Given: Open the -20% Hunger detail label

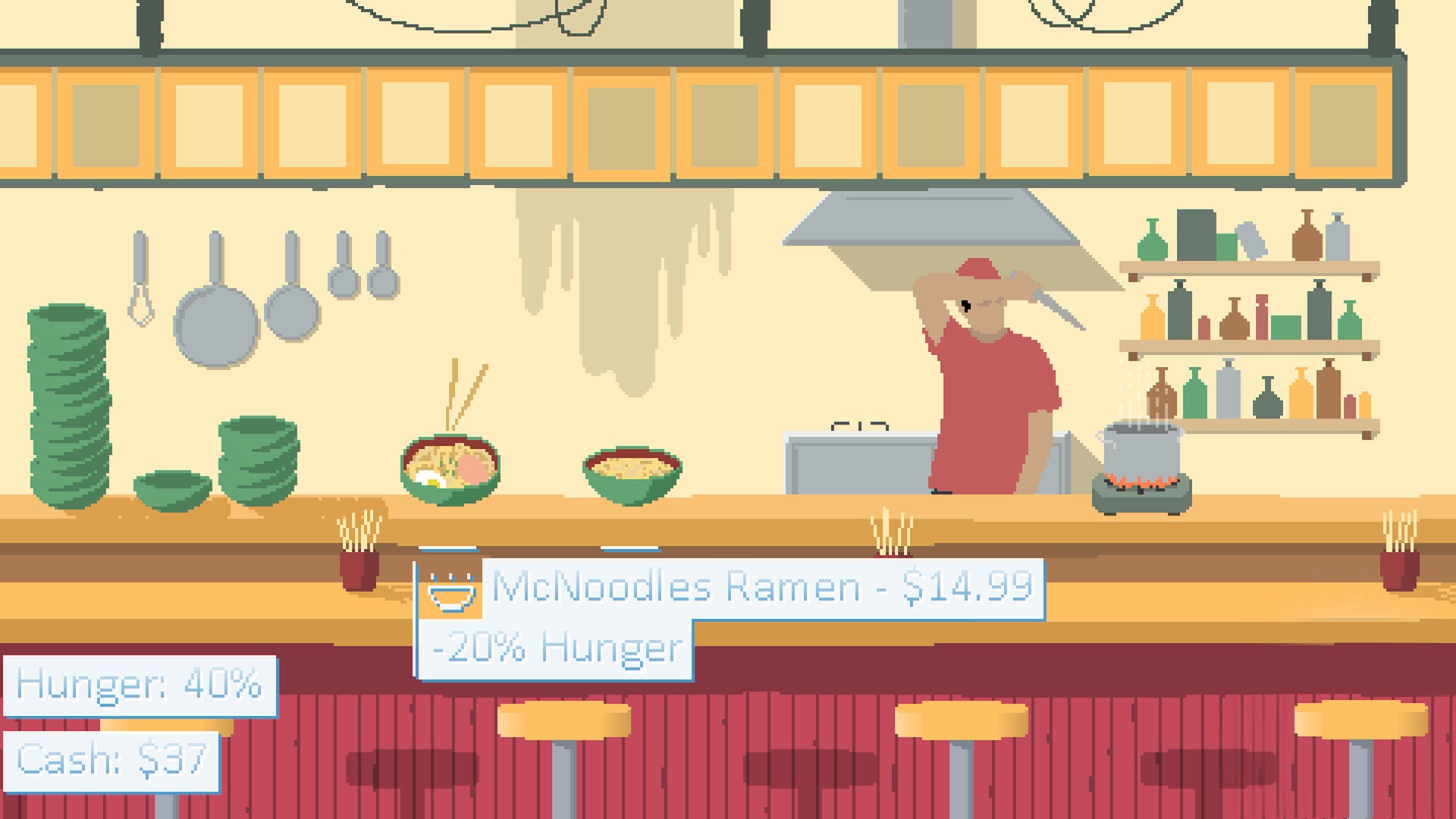Looking at the screenshot, I should point(554,648).
